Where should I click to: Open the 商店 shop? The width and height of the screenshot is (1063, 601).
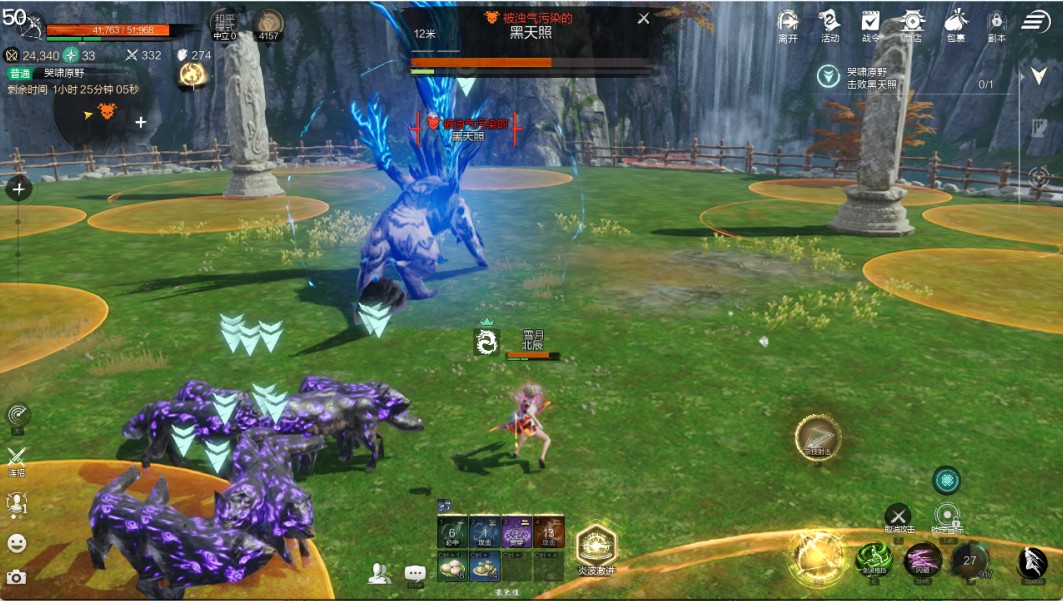click(911, 23)
